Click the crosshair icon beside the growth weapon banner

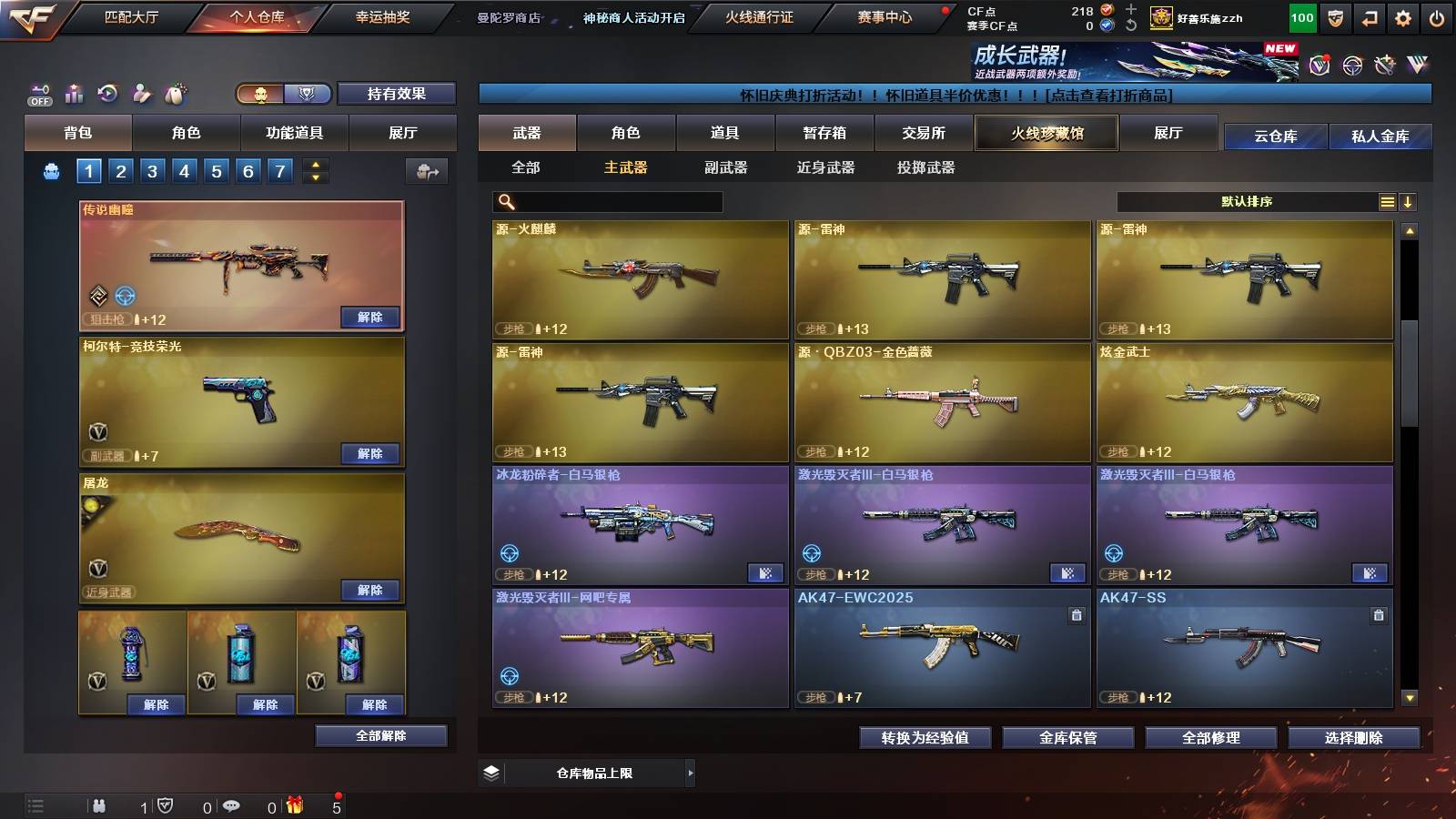pos(1351,64)
